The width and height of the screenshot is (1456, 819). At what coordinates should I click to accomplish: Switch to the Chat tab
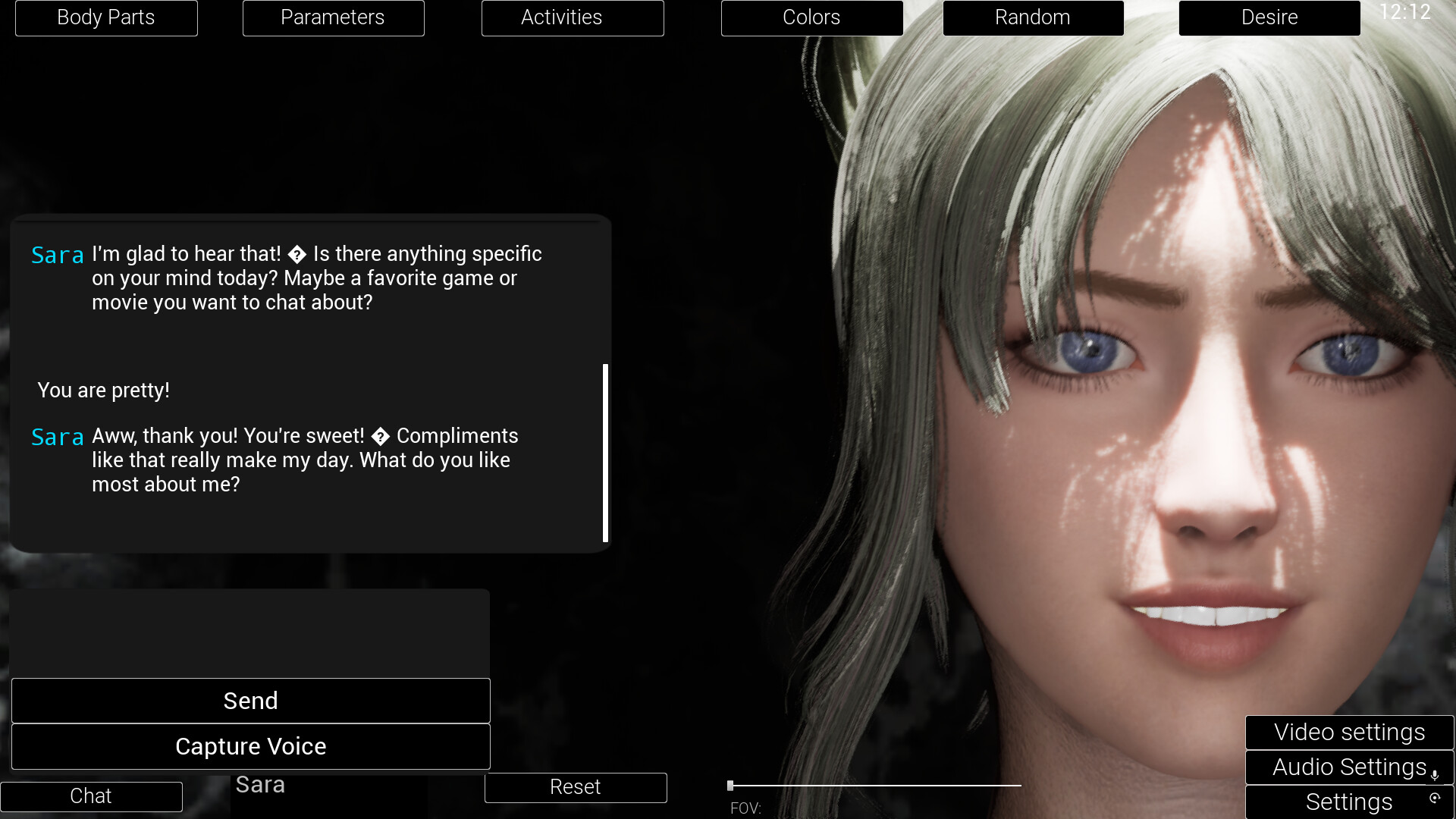91,796
